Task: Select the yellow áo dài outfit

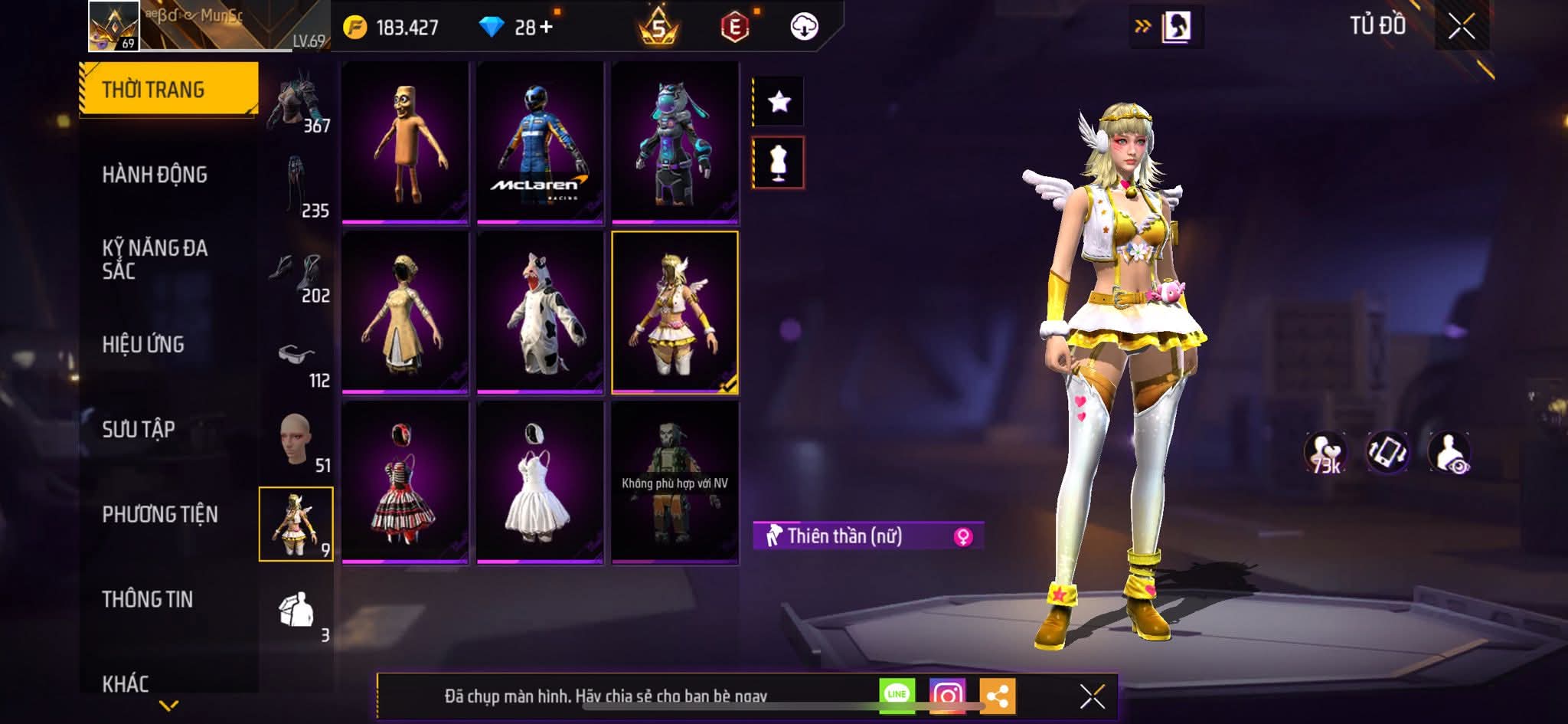Action: click(404, 313)
